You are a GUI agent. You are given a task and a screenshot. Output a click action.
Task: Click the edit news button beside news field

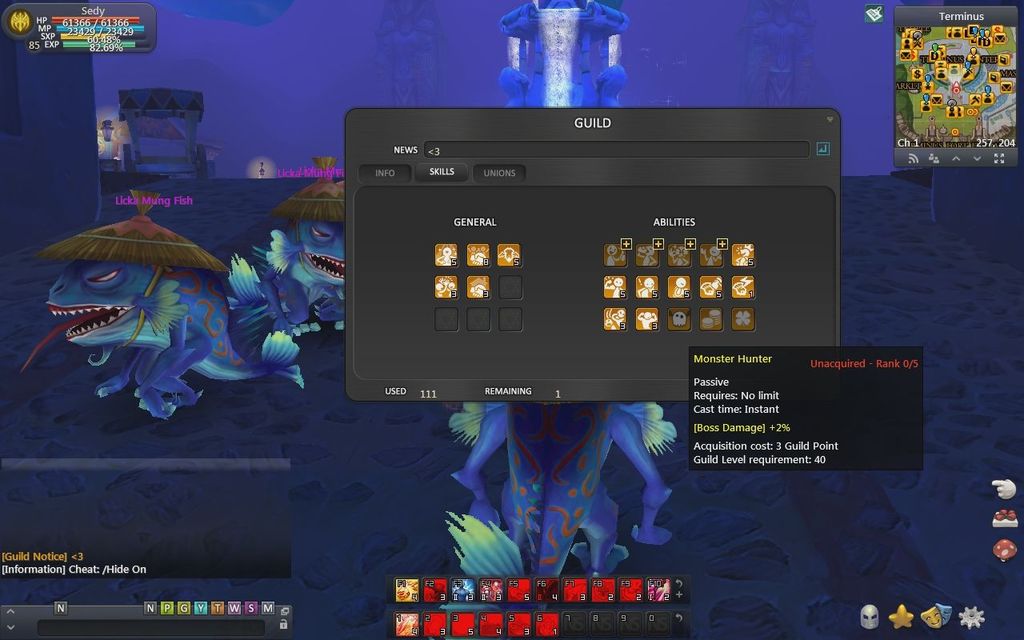coord(823,150)
